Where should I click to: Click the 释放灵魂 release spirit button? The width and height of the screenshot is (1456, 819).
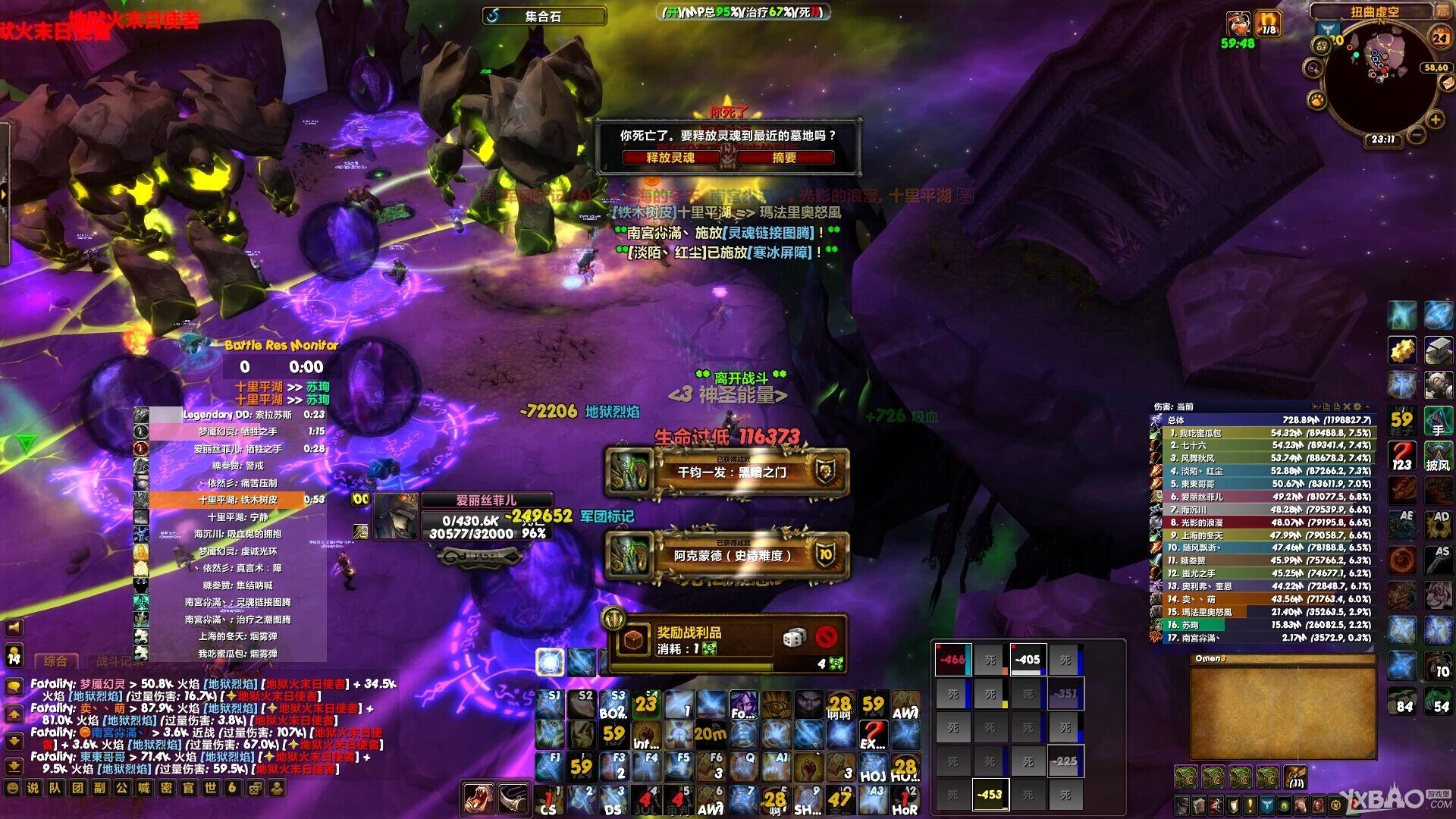[x=670, y=158]
